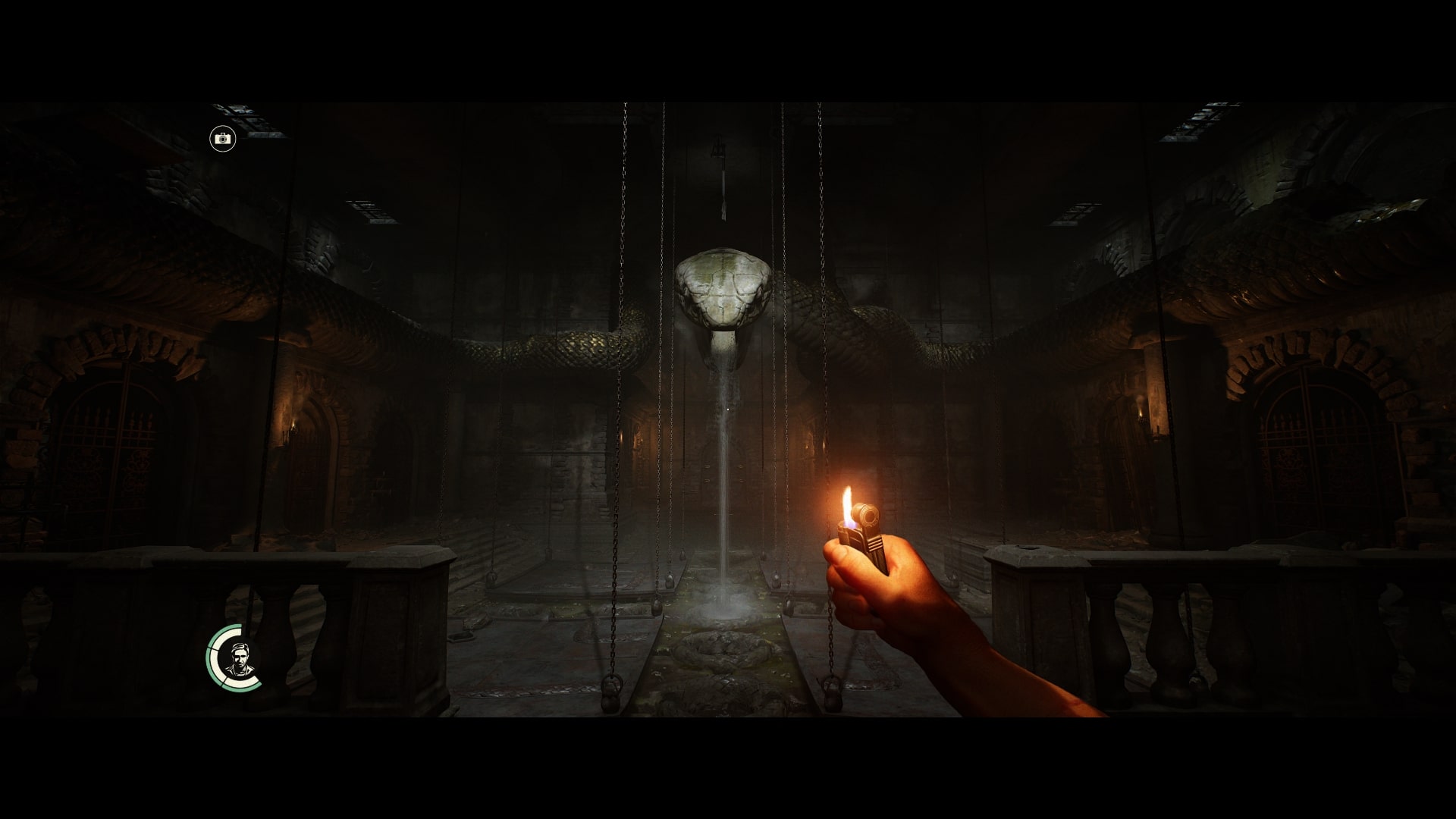Click the camera photo icon
The image size is (1456, 819).
pyautogui.click(x=223, y=139)
